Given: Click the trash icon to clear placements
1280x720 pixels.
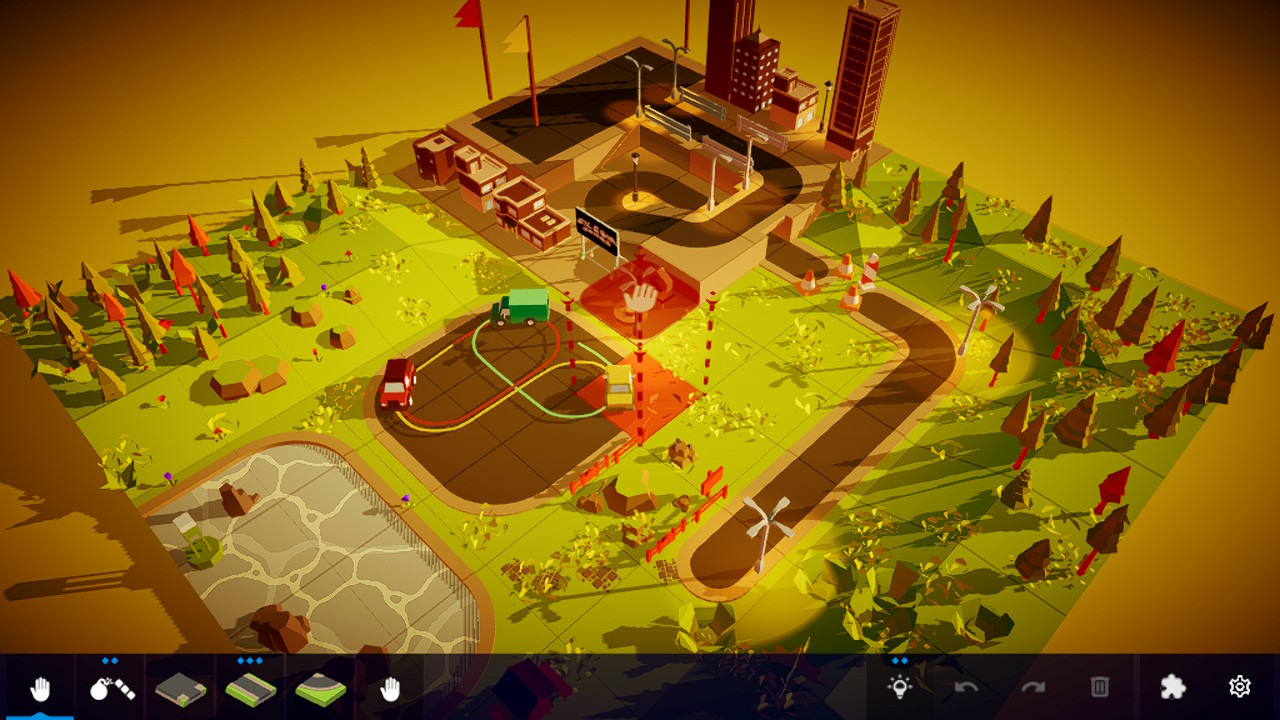Looking at the screenshot, I should [x=1098, y=687].
